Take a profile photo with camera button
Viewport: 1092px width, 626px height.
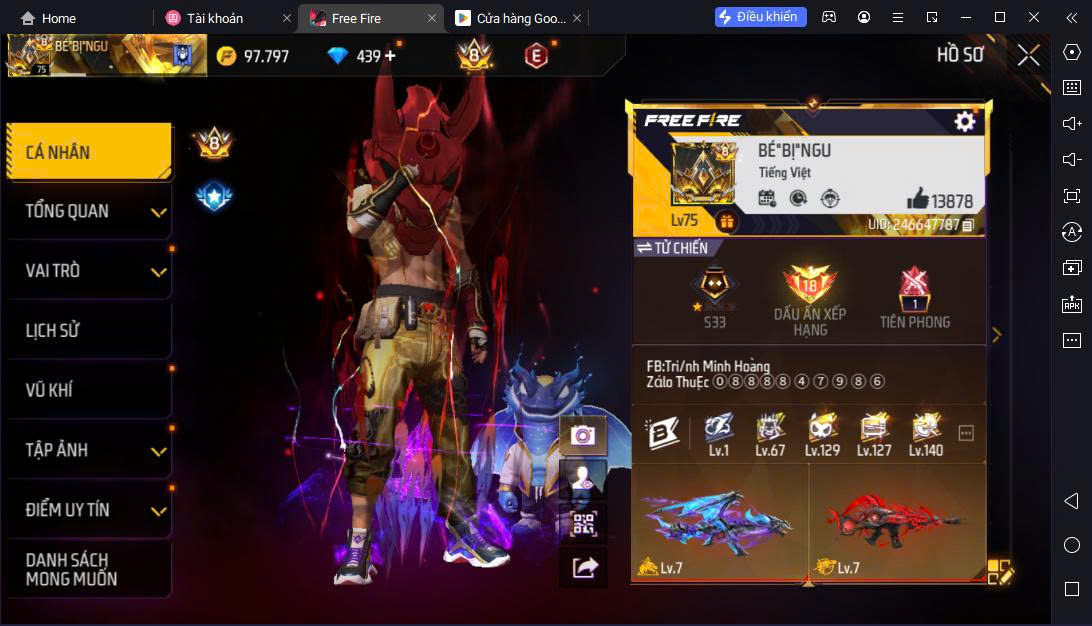(x=583, y=435)
